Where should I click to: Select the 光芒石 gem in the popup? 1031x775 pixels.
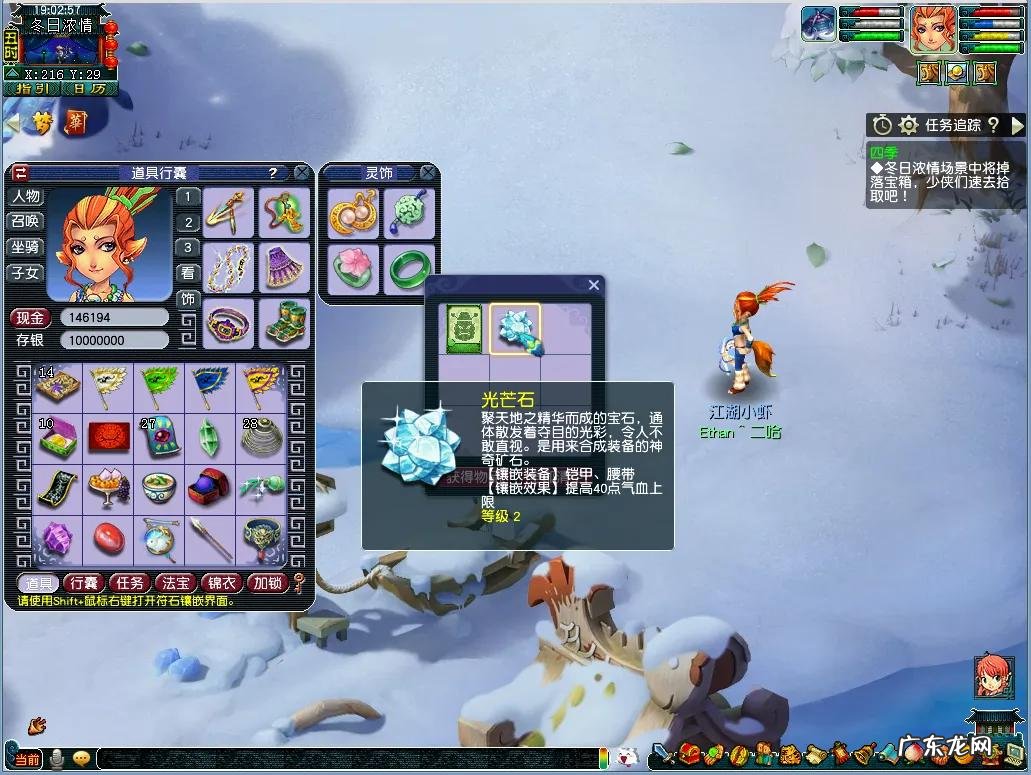pyautogui.click(x=516, y=330)
